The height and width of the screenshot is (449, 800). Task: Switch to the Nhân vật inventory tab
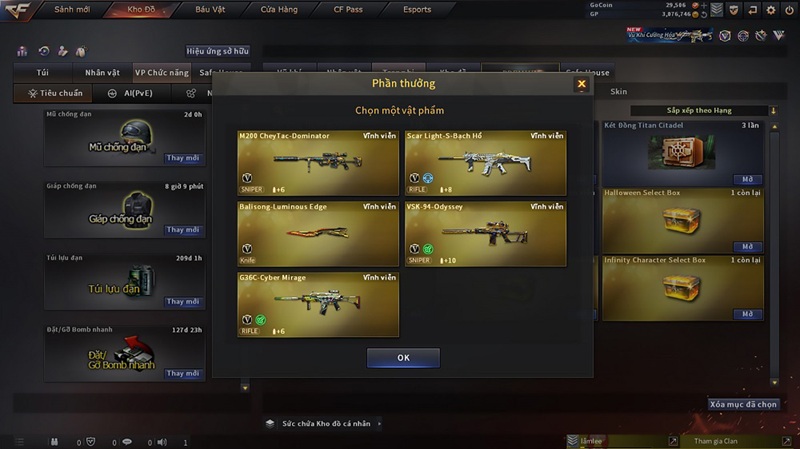coord(102,73)
